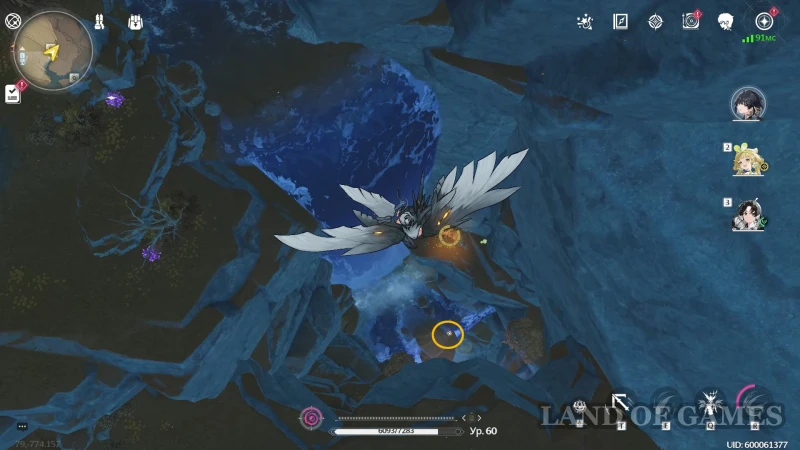This screenshot has width=800, height=450.
Task: Activate the winged echo skill
Action: pos(710,404)
